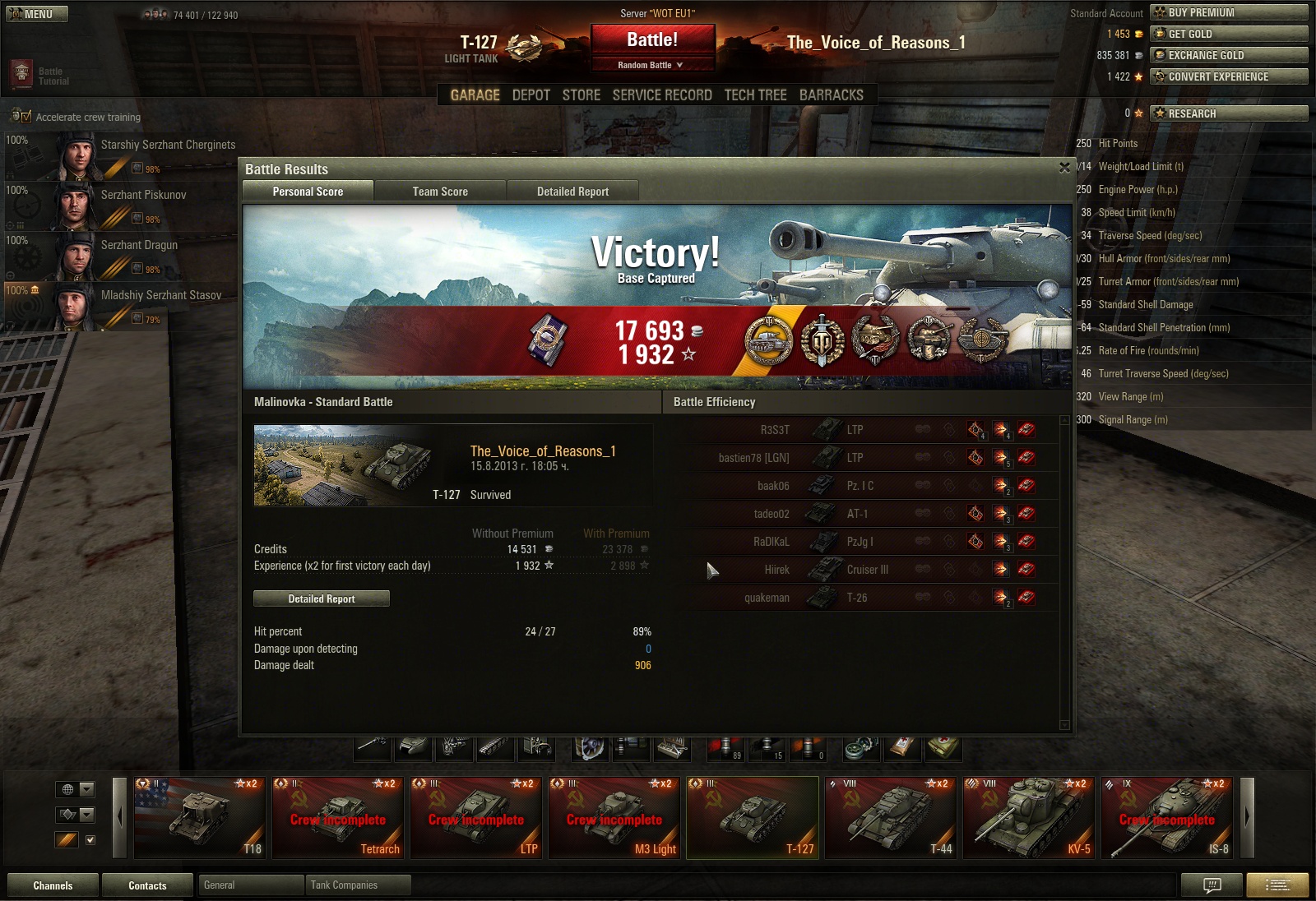
Task: Click Convert Experience
Action: coord(1229,76)
